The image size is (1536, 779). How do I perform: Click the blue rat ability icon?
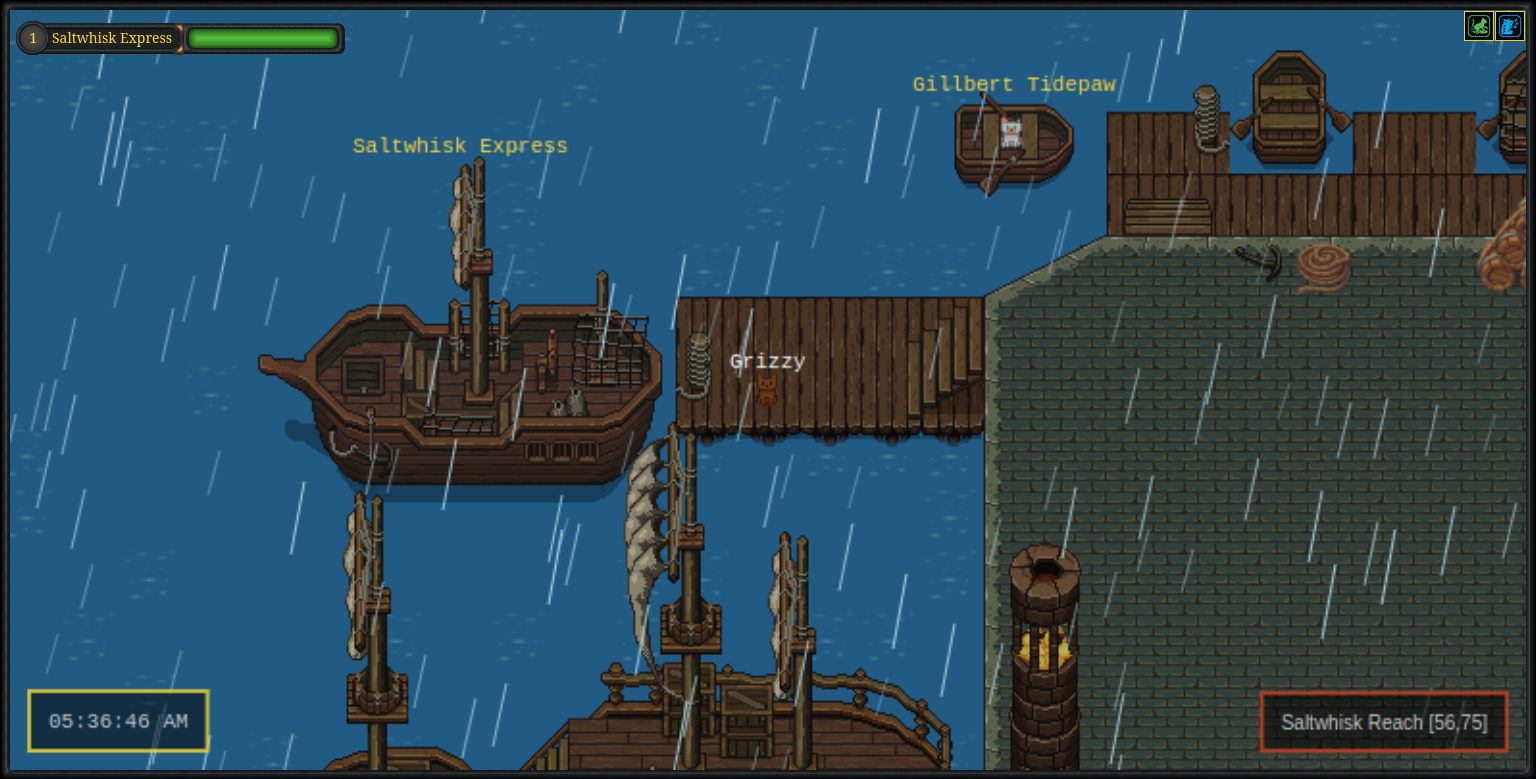tap(1508, 26)
